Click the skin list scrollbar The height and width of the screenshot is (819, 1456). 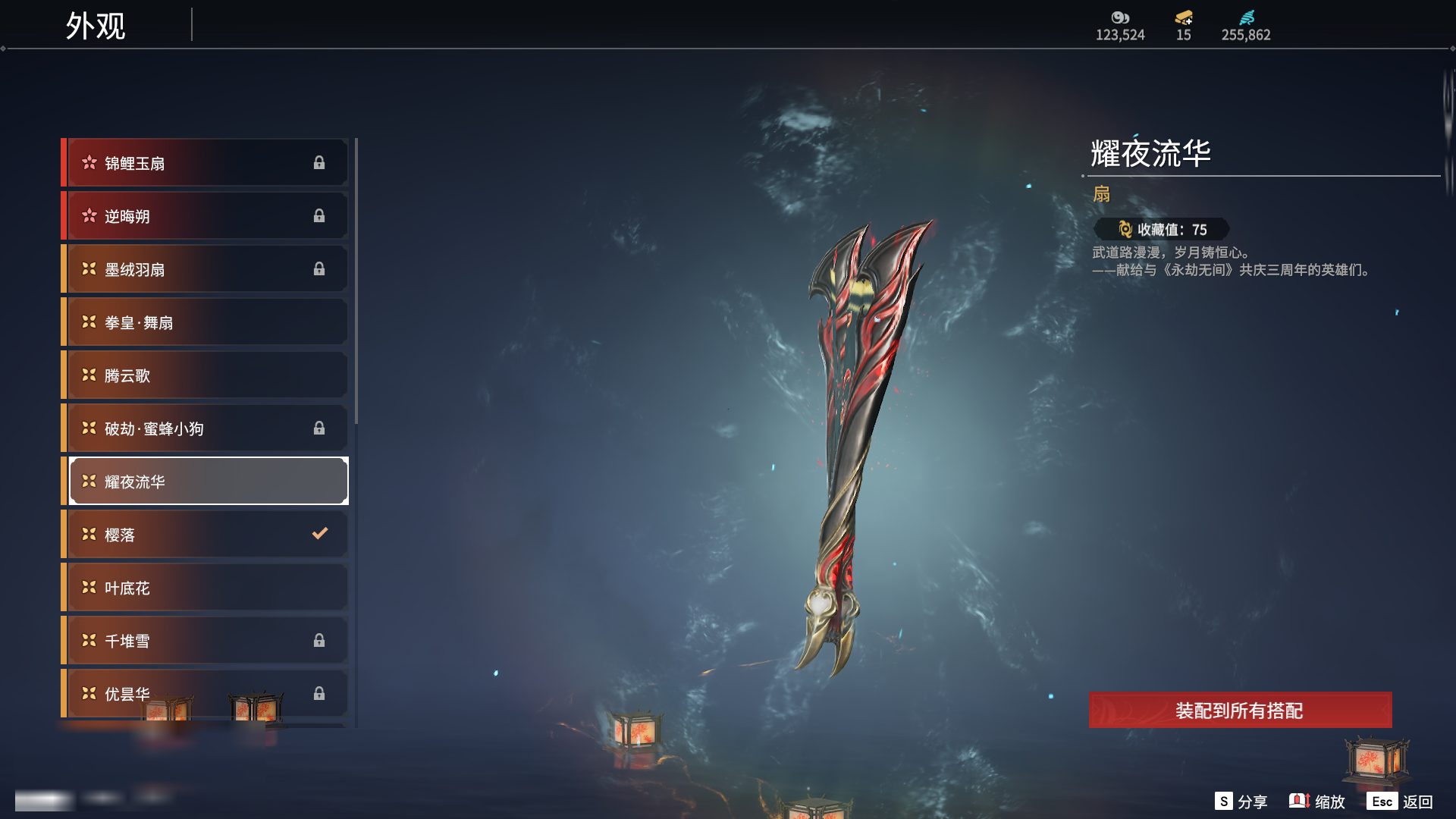pyautogui.click(x=356, y=282)
